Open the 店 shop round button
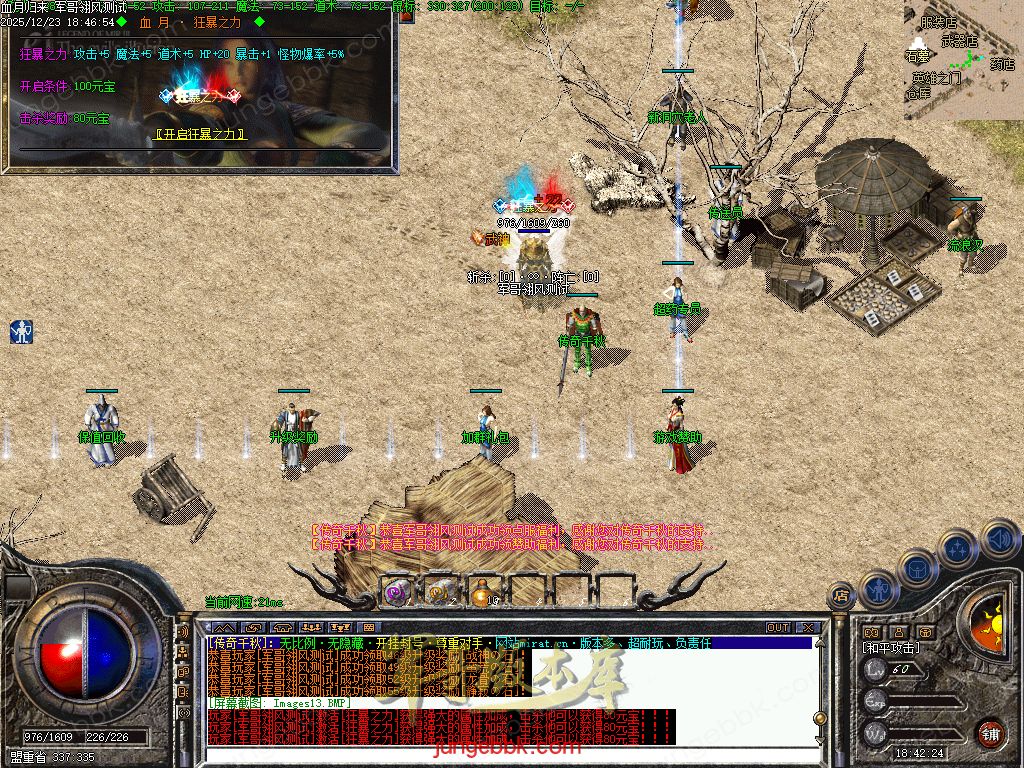 pos(840,597)
